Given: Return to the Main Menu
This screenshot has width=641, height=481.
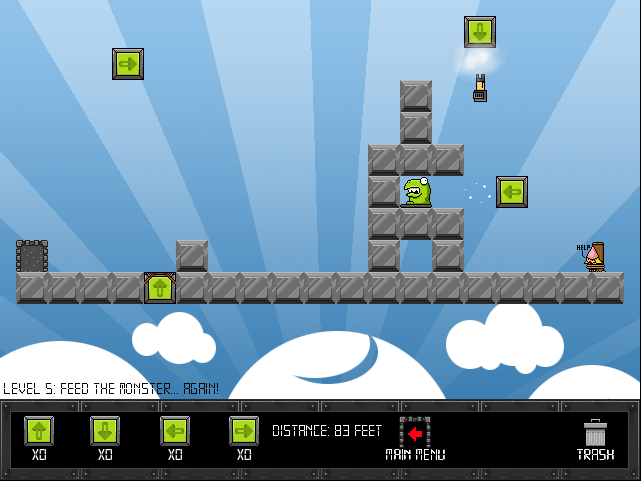Looking at the screenshot, I should (x=415, y=438).
